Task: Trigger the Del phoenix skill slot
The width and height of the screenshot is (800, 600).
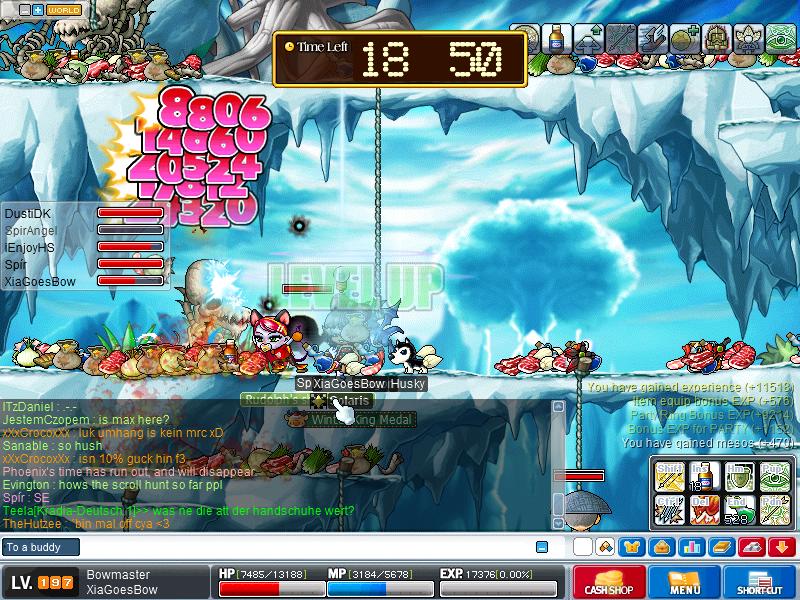Action: point(702,509)
